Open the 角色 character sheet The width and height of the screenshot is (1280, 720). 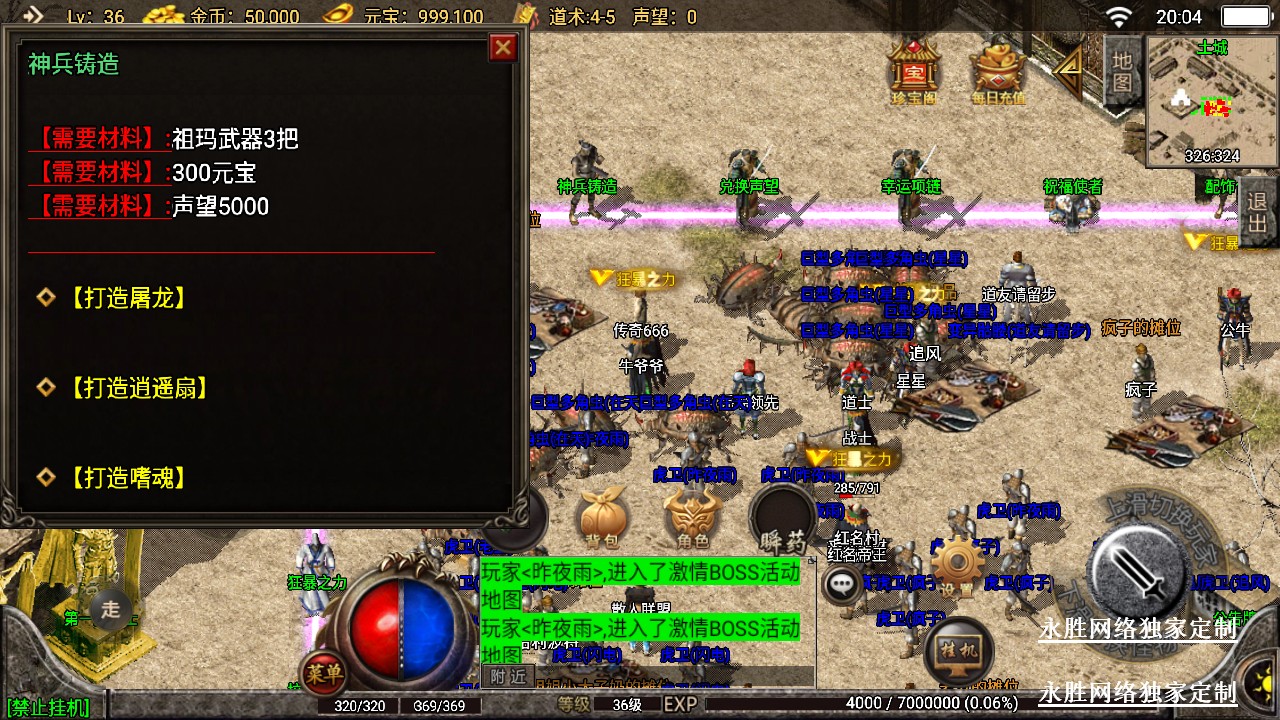pyautogui.click(x=693, y=520)
